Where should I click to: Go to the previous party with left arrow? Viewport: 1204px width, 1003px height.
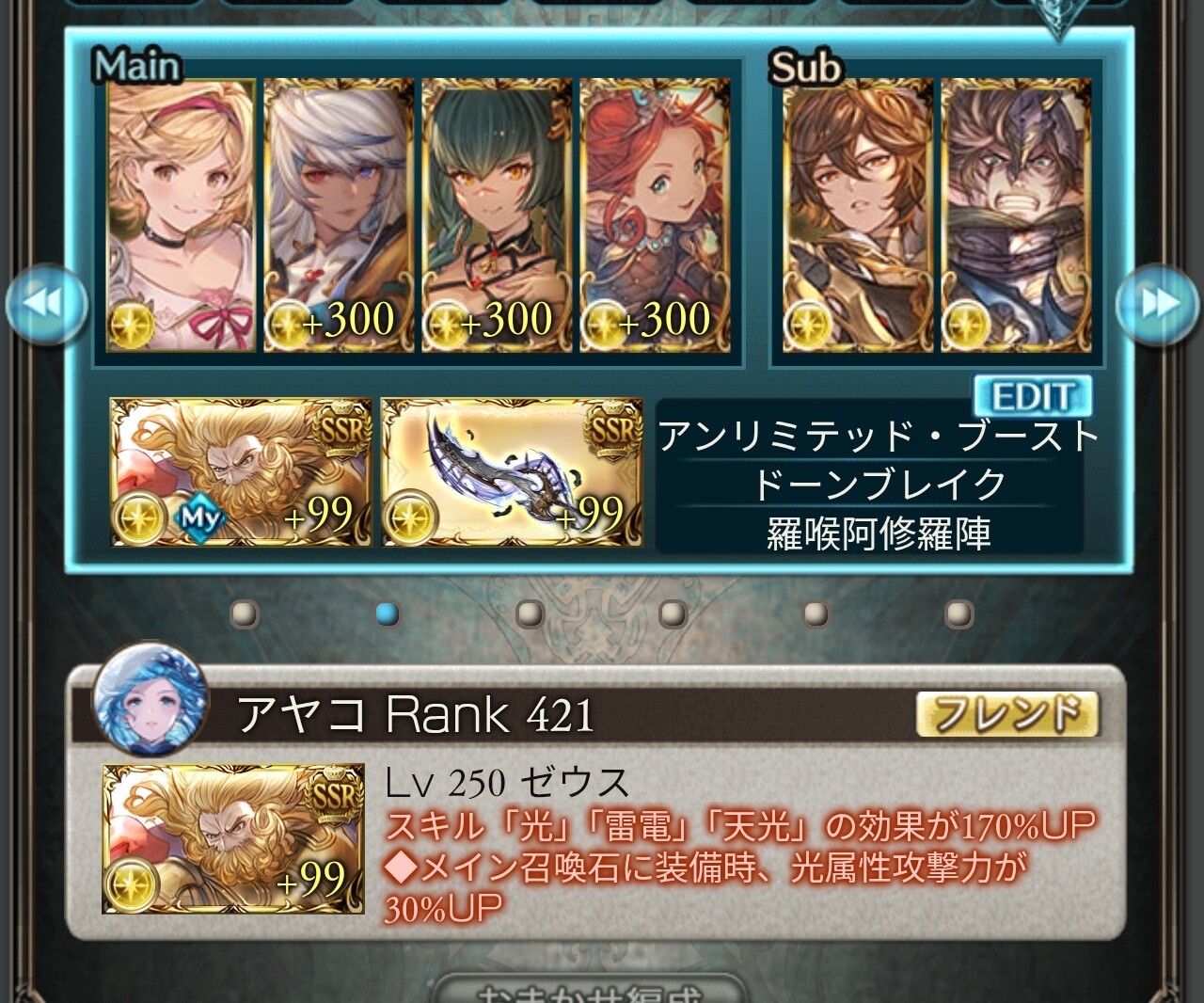[x=47, y=304]
